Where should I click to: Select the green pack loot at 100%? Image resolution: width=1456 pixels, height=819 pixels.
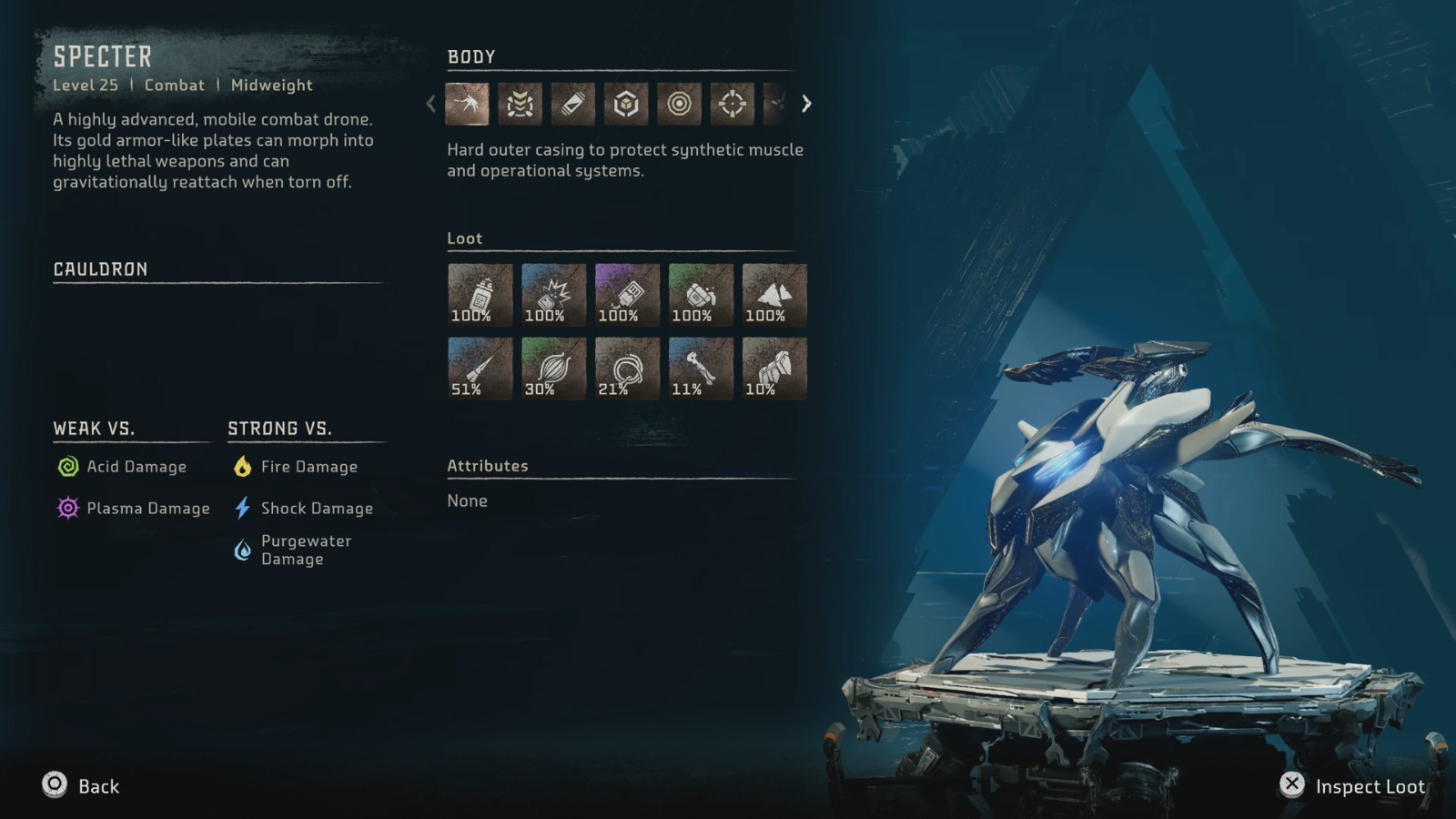[x=701, y=295]
